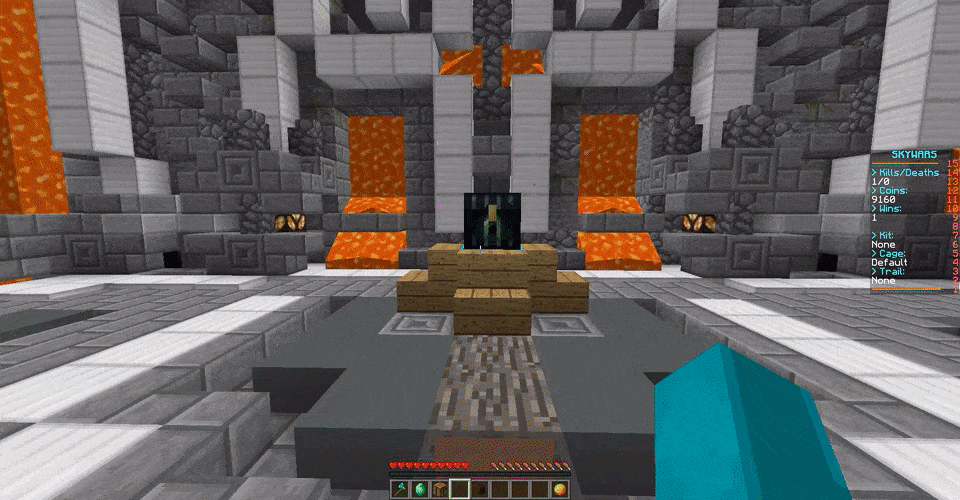Viewport: 960px width, 500px height.
Task: Select the wood log hotbar slot
Action: [439, 488]
